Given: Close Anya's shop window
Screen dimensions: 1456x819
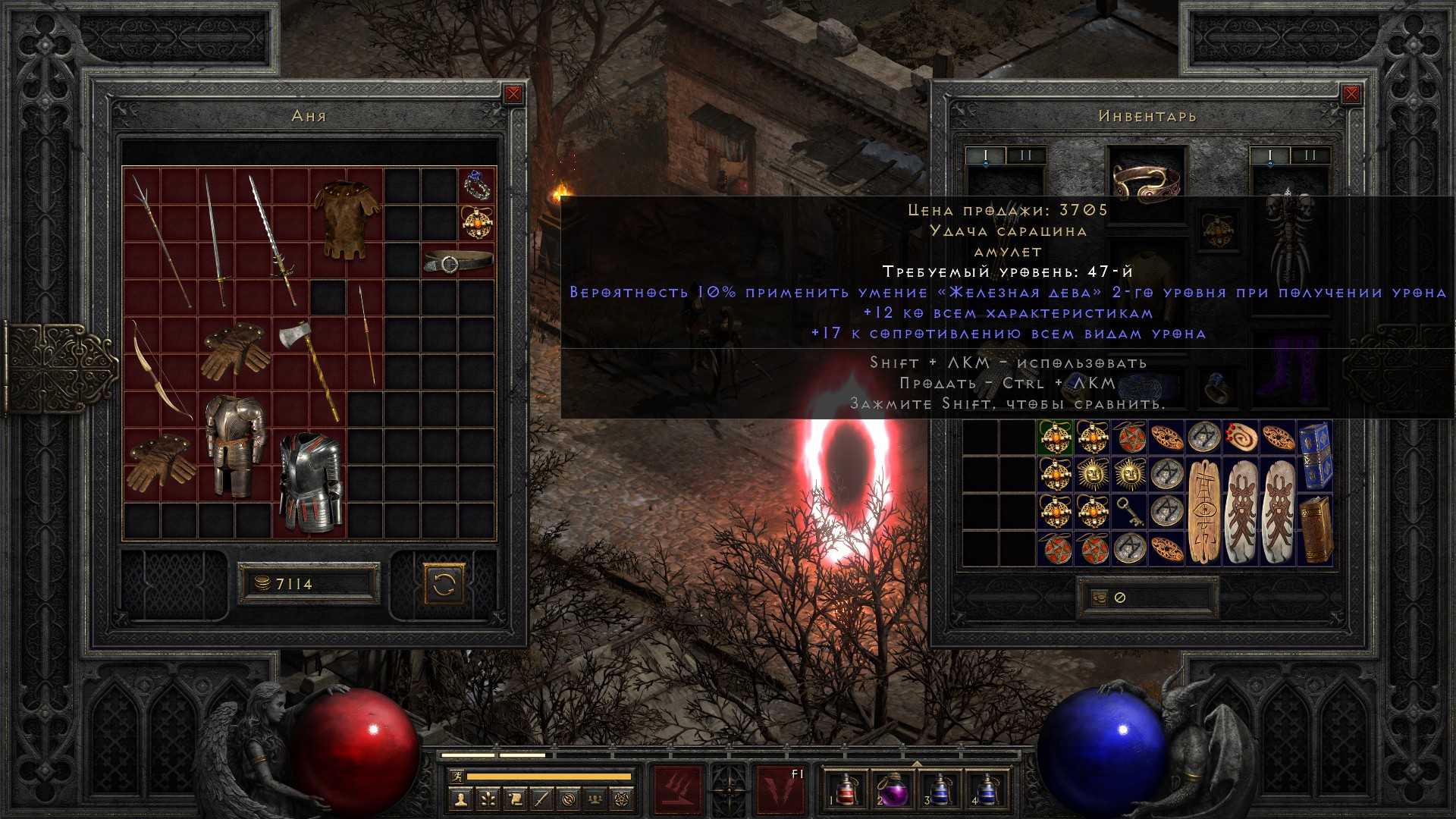Looking at the screenshot, I should (513, 94).
